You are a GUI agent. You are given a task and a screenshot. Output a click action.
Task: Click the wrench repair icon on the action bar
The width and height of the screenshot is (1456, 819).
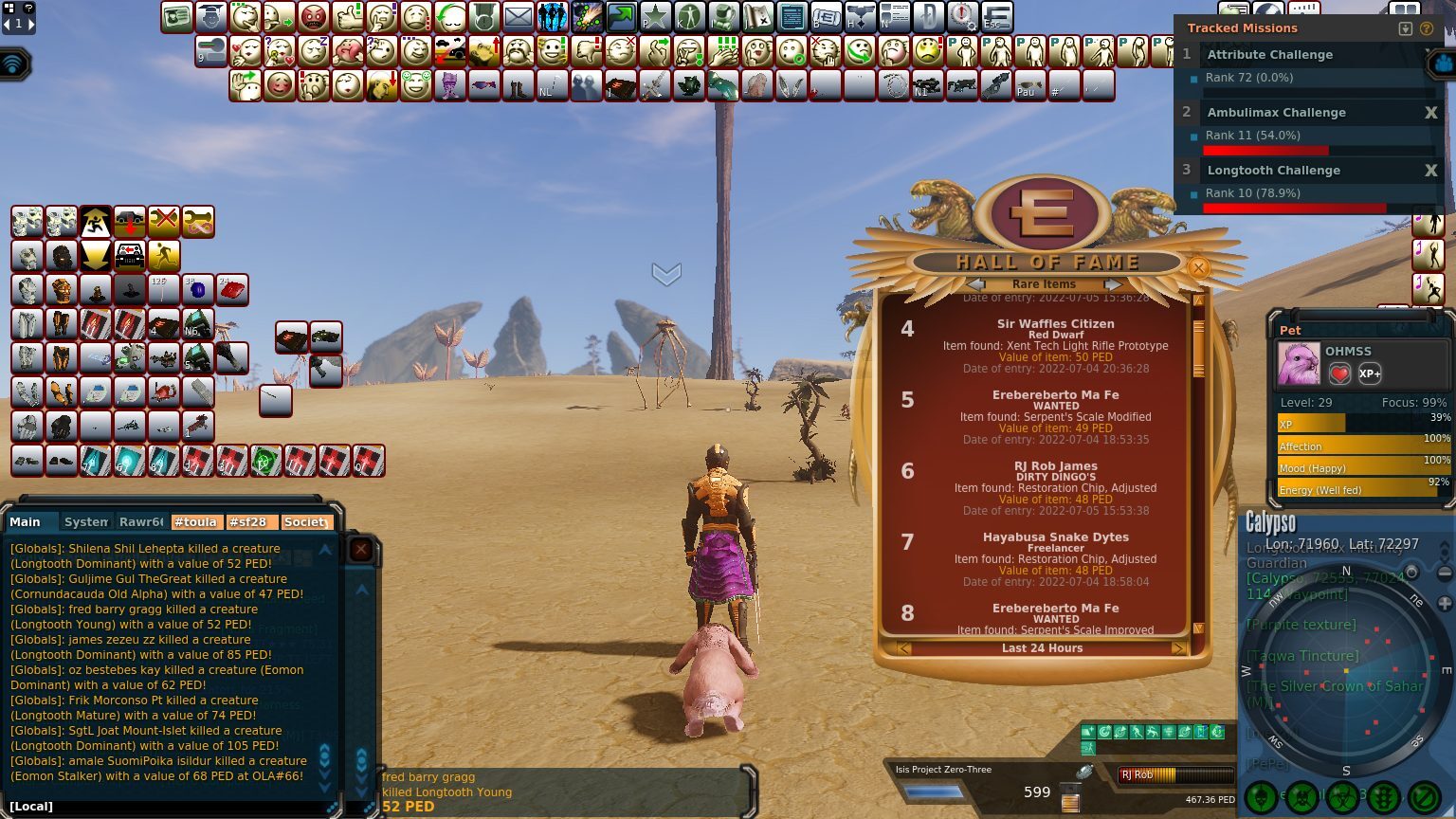(199, 221)
